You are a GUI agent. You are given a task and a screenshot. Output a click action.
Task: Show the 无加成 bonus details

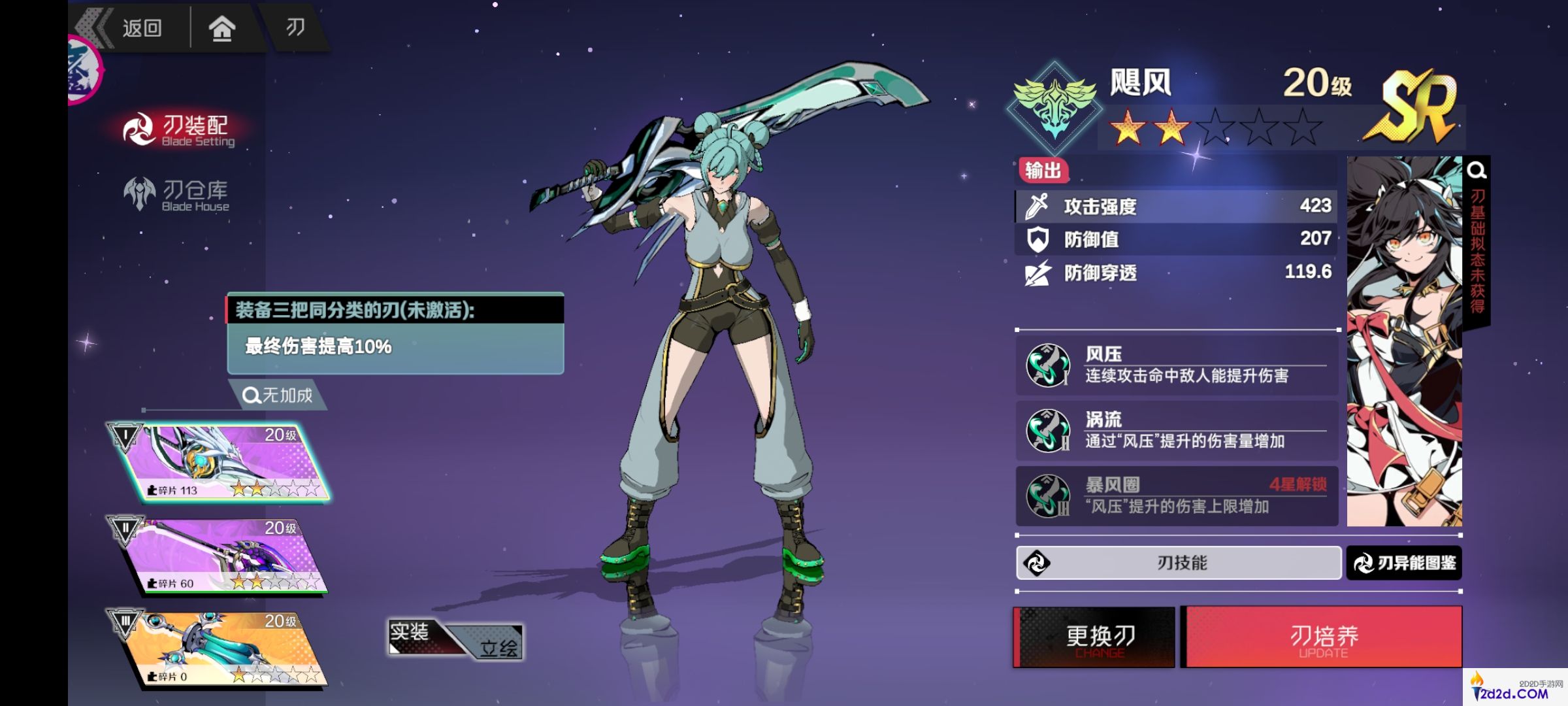(278, 395)
